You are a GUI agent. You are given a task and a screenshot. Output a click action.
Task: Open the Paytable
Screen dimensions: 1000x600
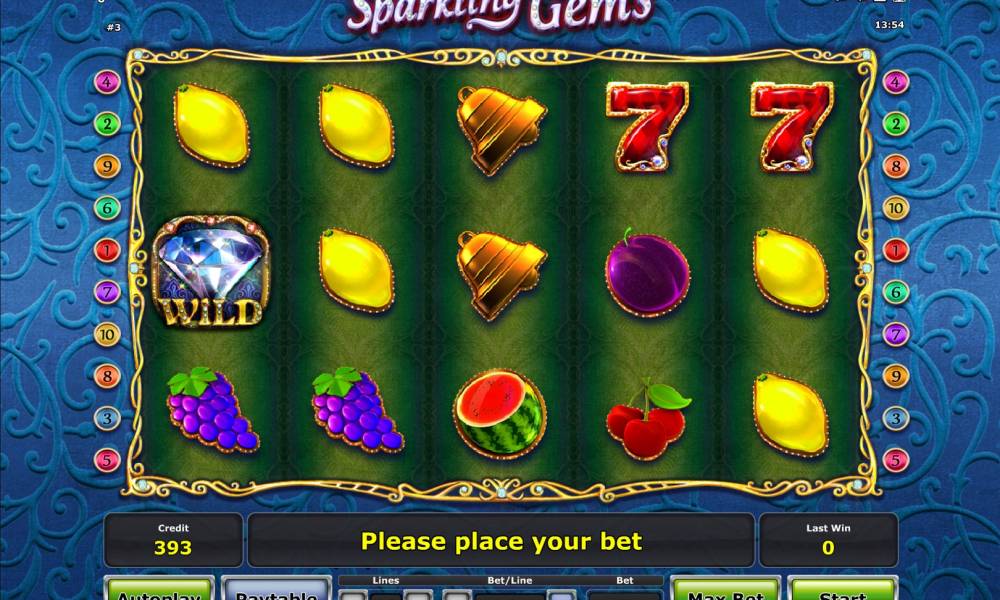point(276,590)
